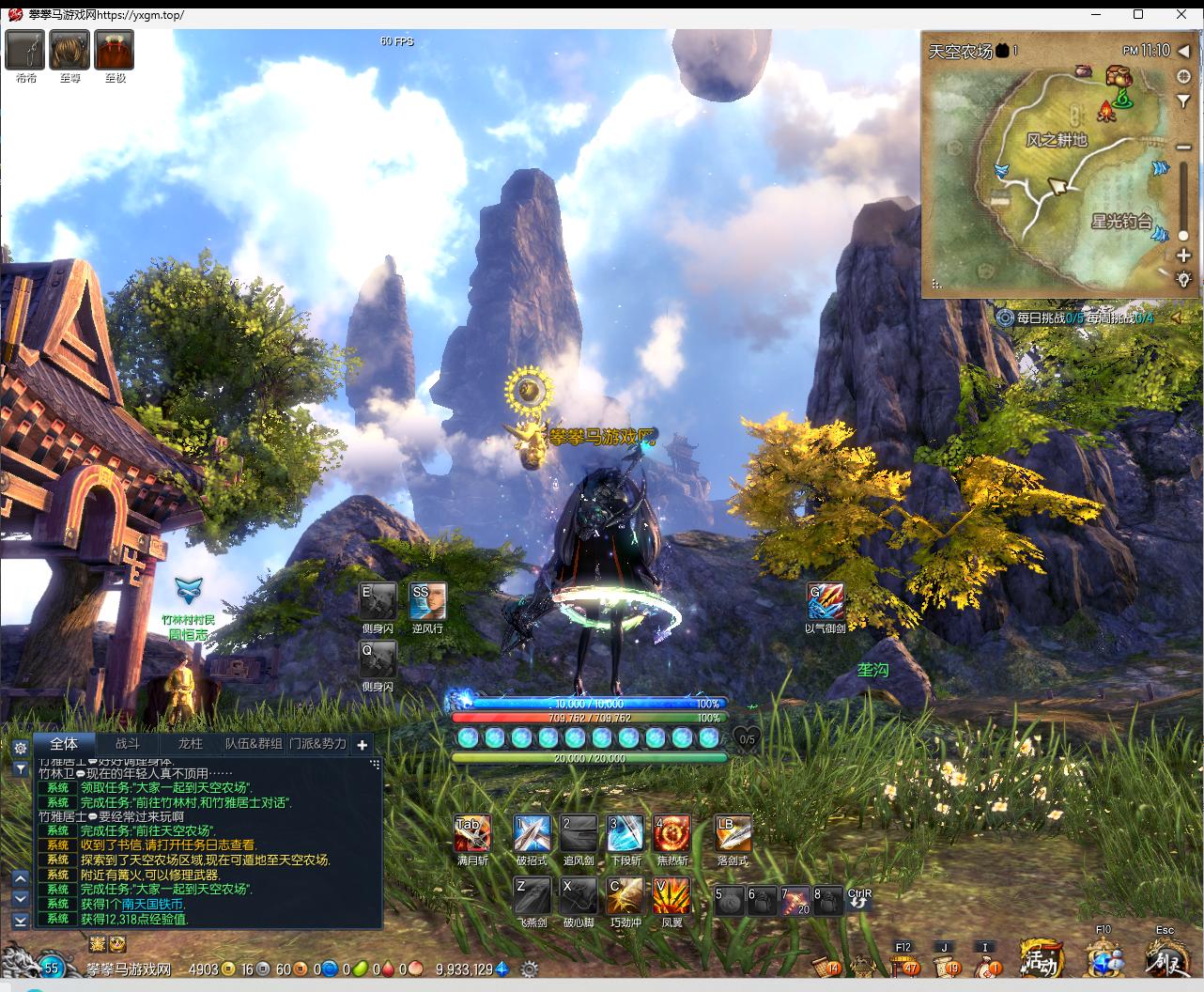Add a new chat tab with plus button

pos(363,745)
